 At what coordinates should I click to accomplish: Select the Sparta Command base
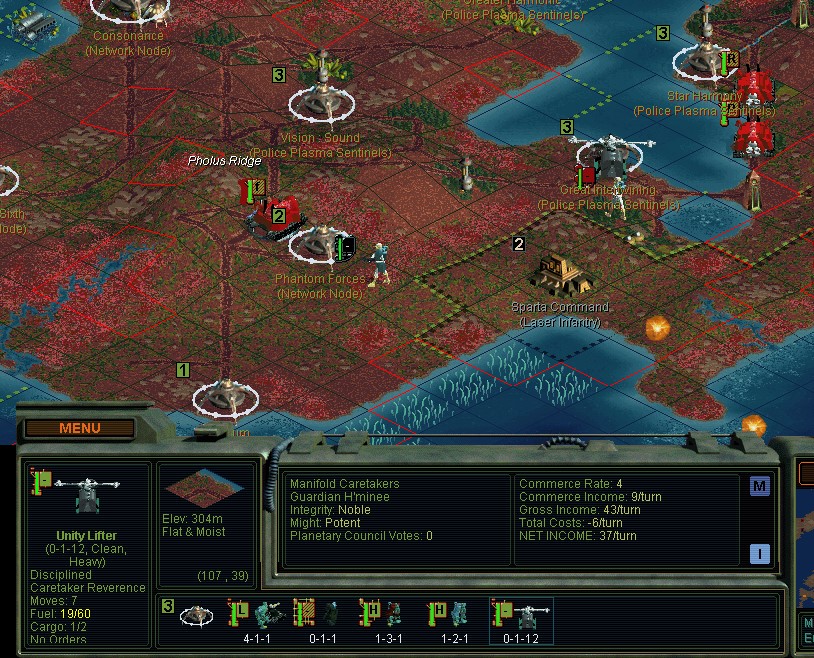pos(559,273)
